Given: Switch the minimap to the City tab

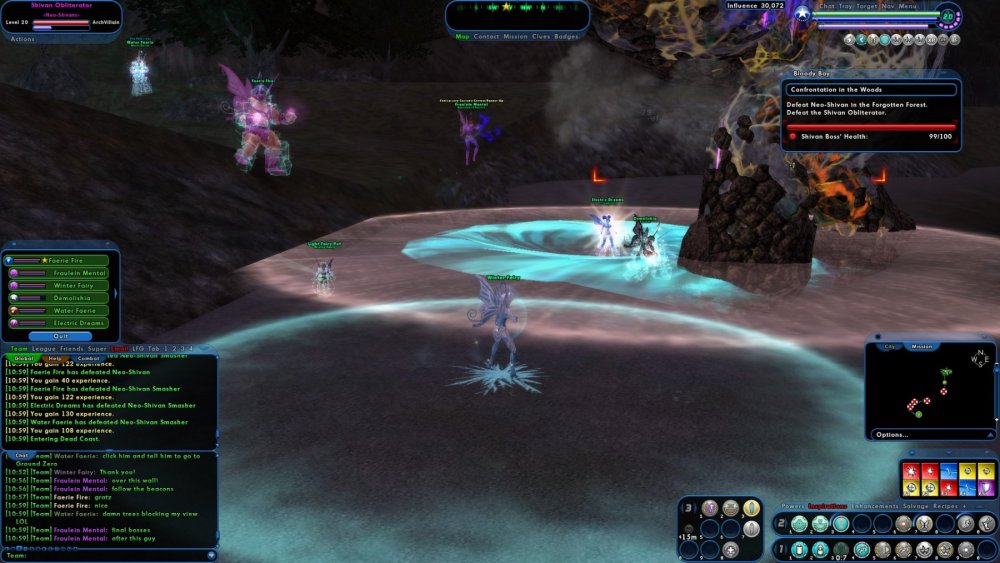Looking at the screenshot, I should pyautogui.click(x=890, y=346).
